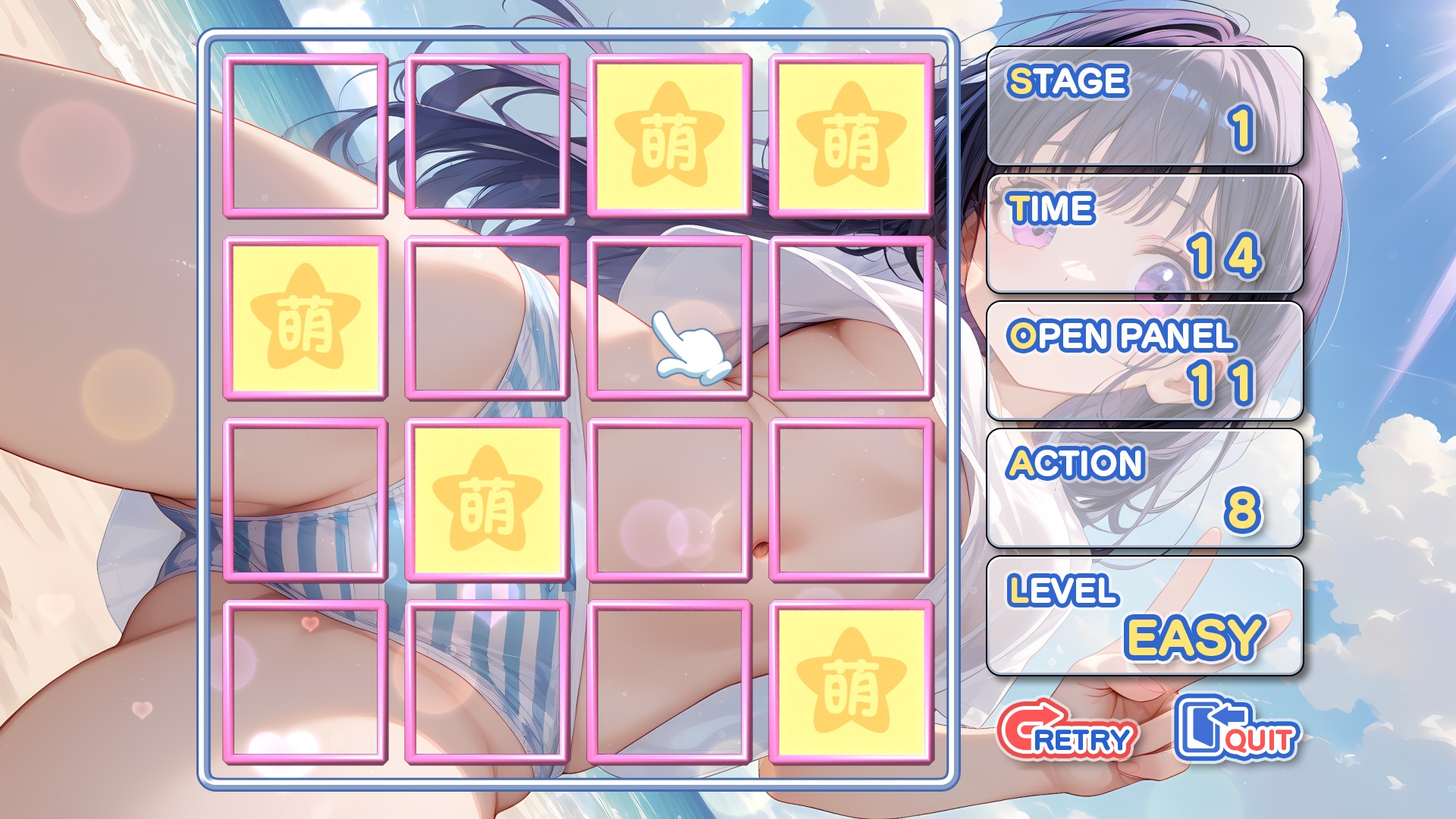The width and height of the screenshot is (1456, 819).
Task: Flip the top-left face-down card
Action: coord(303,135)
